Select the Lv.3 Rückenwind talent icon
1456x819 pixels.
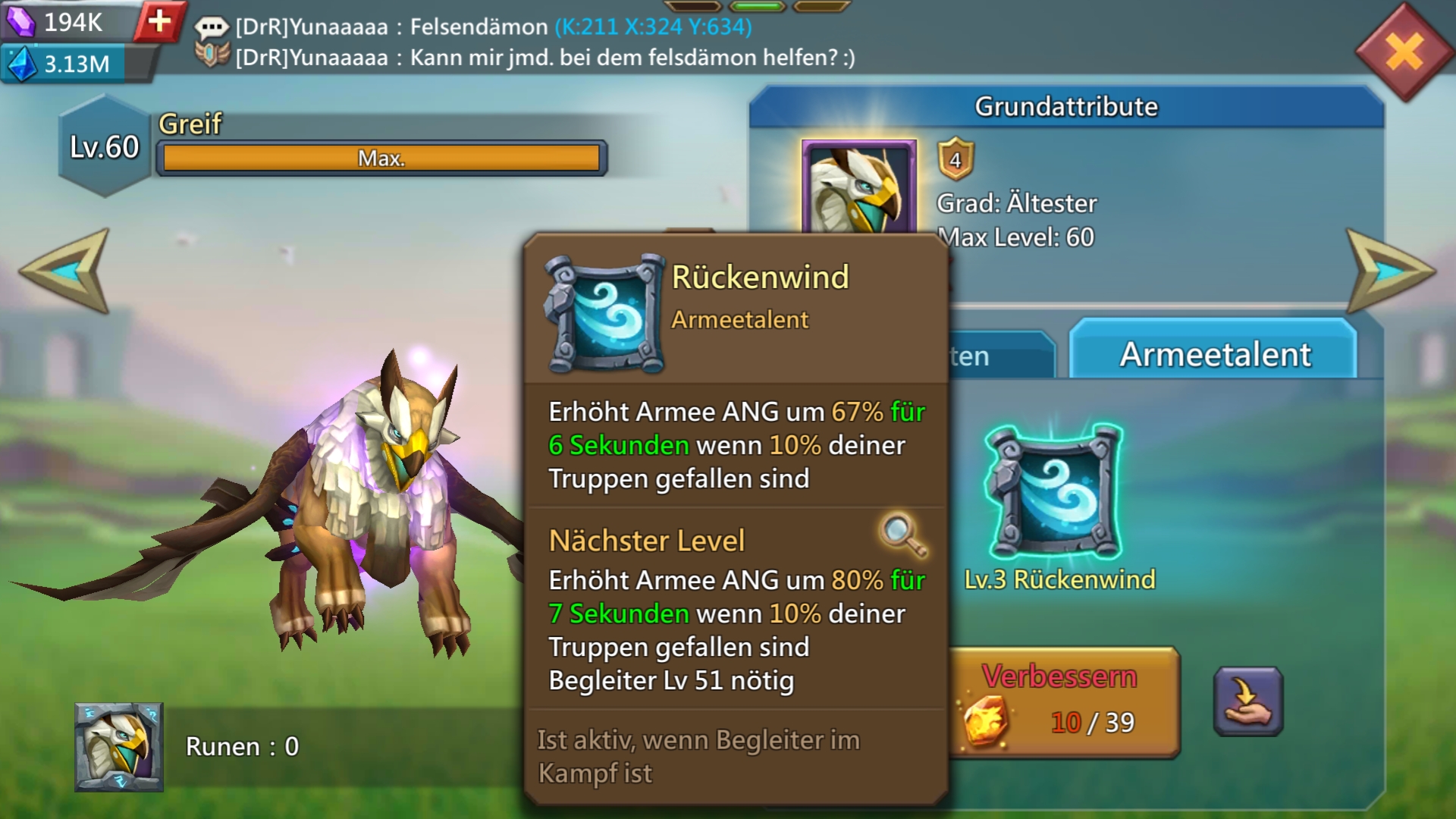[1055, 493]
